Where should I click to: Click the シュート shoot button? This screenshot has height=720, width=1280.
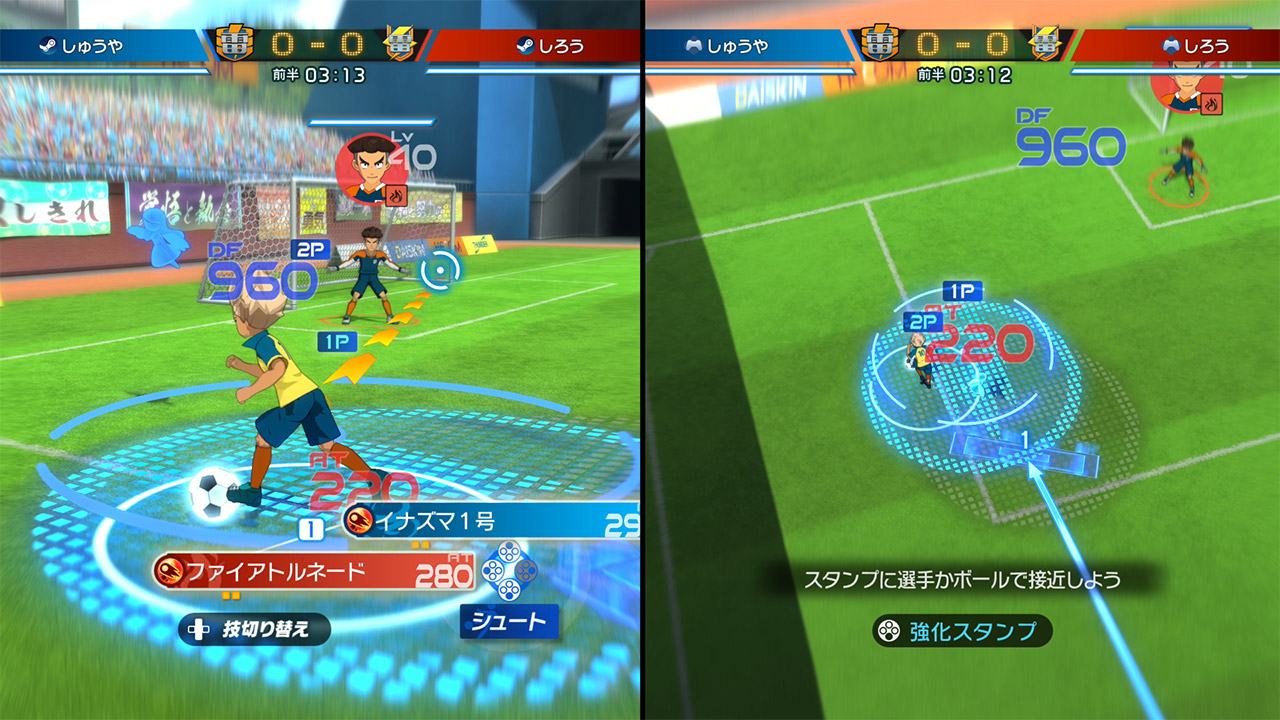coord(509,621)
